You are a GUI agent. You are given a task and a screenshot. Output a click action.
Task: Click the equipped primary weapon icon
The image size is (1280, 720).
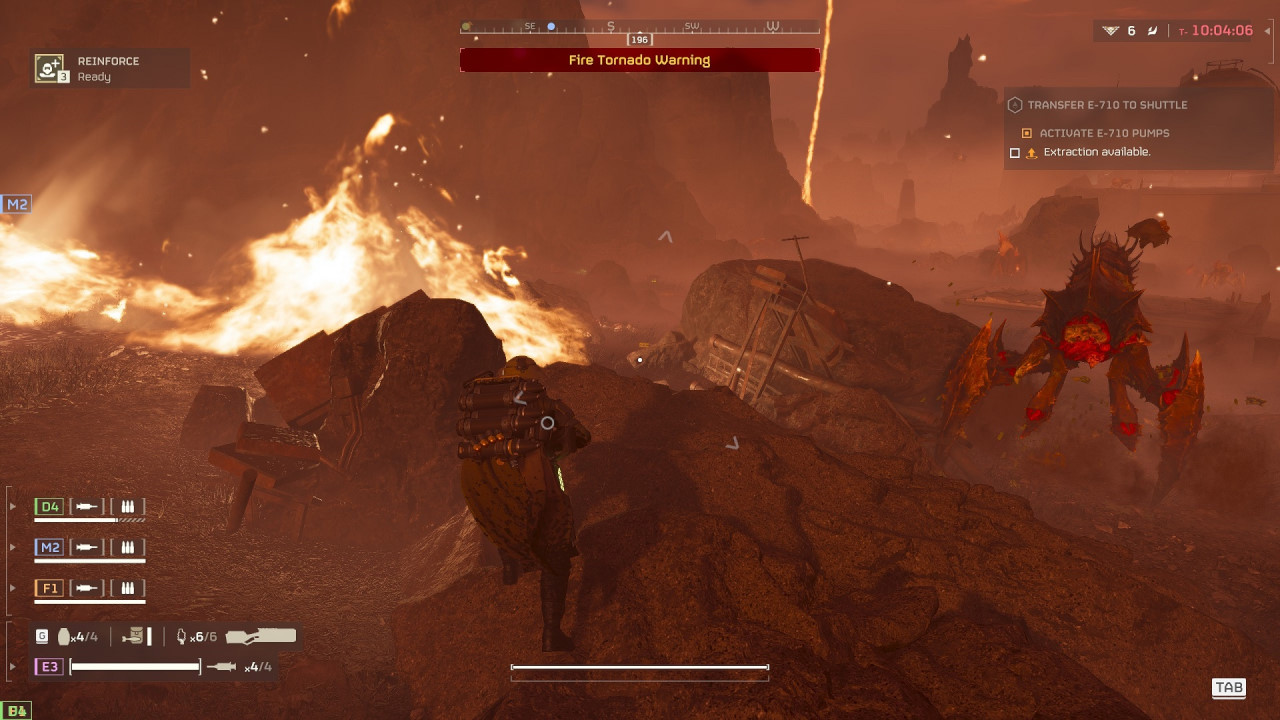coord(261,636)
